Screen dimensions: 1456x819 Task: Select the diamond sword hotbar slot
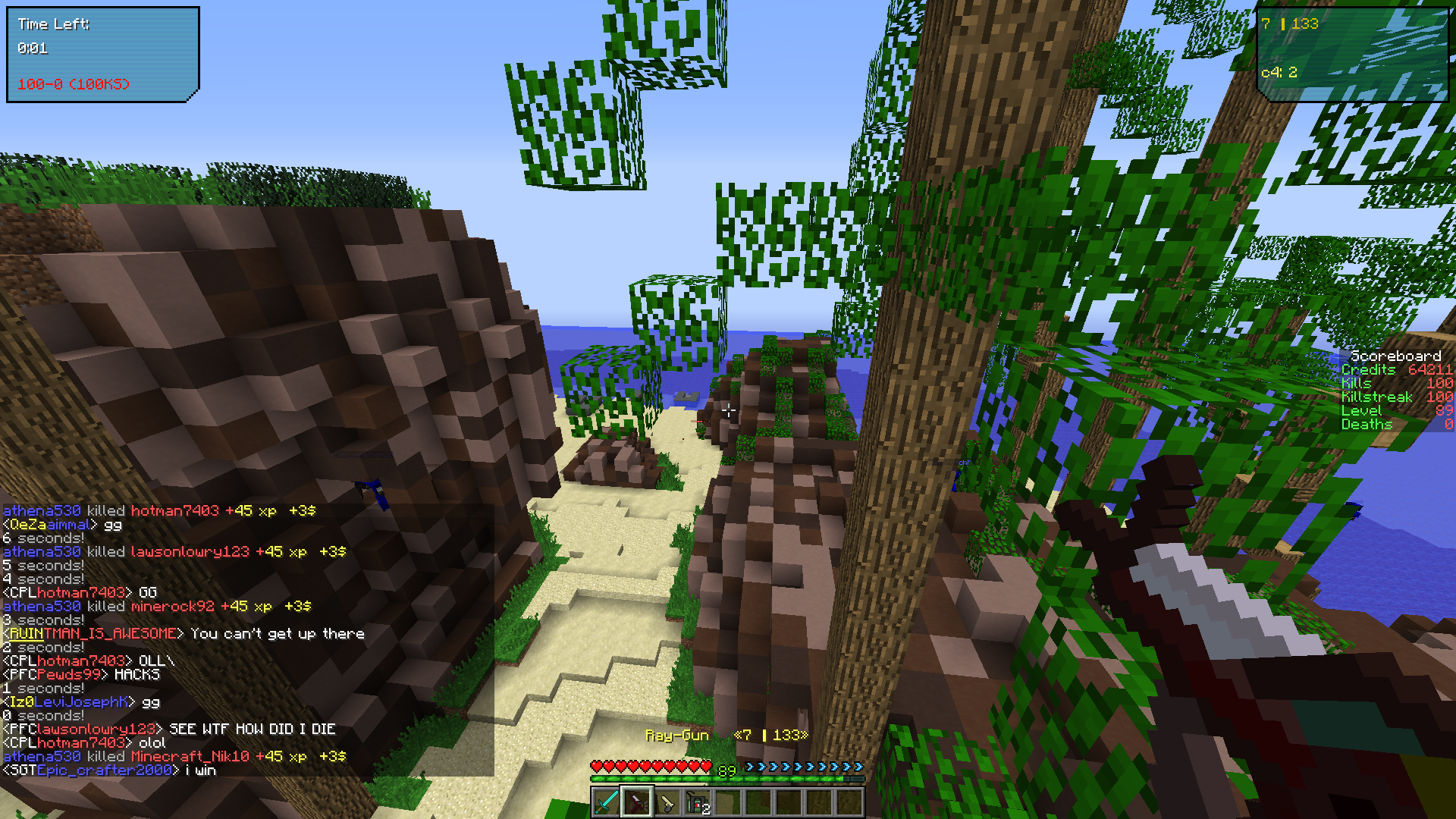[x=606, y=802]
